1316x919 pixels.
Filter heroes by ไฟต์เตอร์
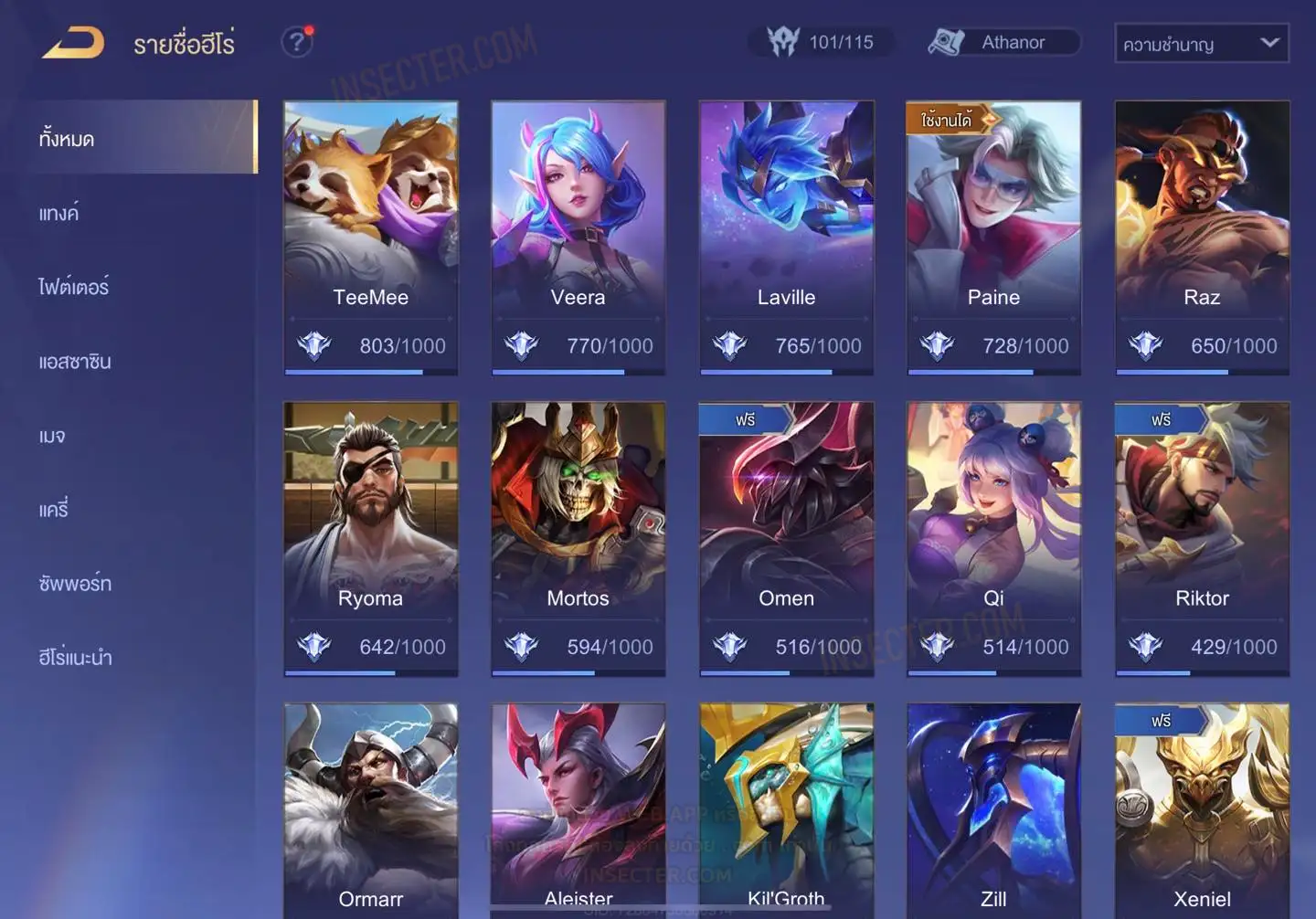[x=73, y=287]
